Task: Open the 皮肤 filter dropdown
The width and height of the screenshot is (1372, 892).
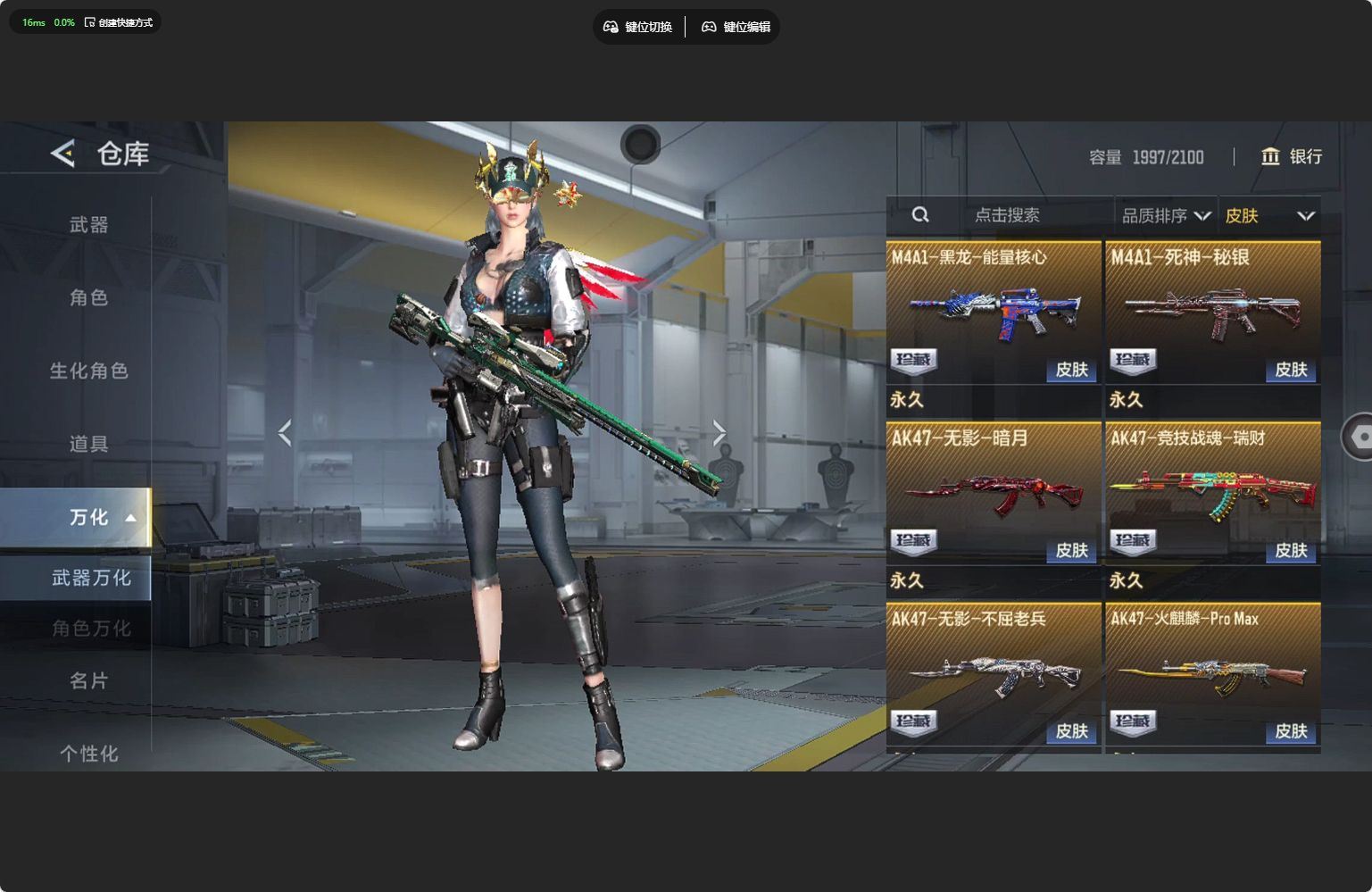Action: pos(1268,216)
